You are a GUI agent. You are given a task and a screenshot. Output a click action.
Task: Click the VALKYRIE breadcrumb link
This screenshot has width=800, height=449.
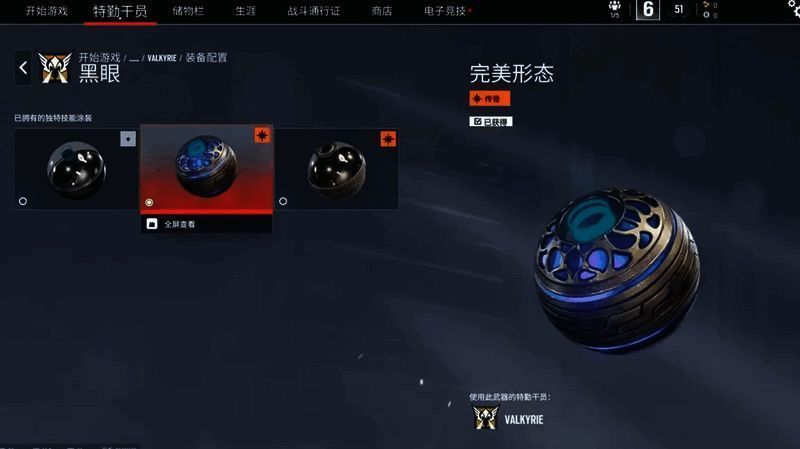click(x=161, y=58)
